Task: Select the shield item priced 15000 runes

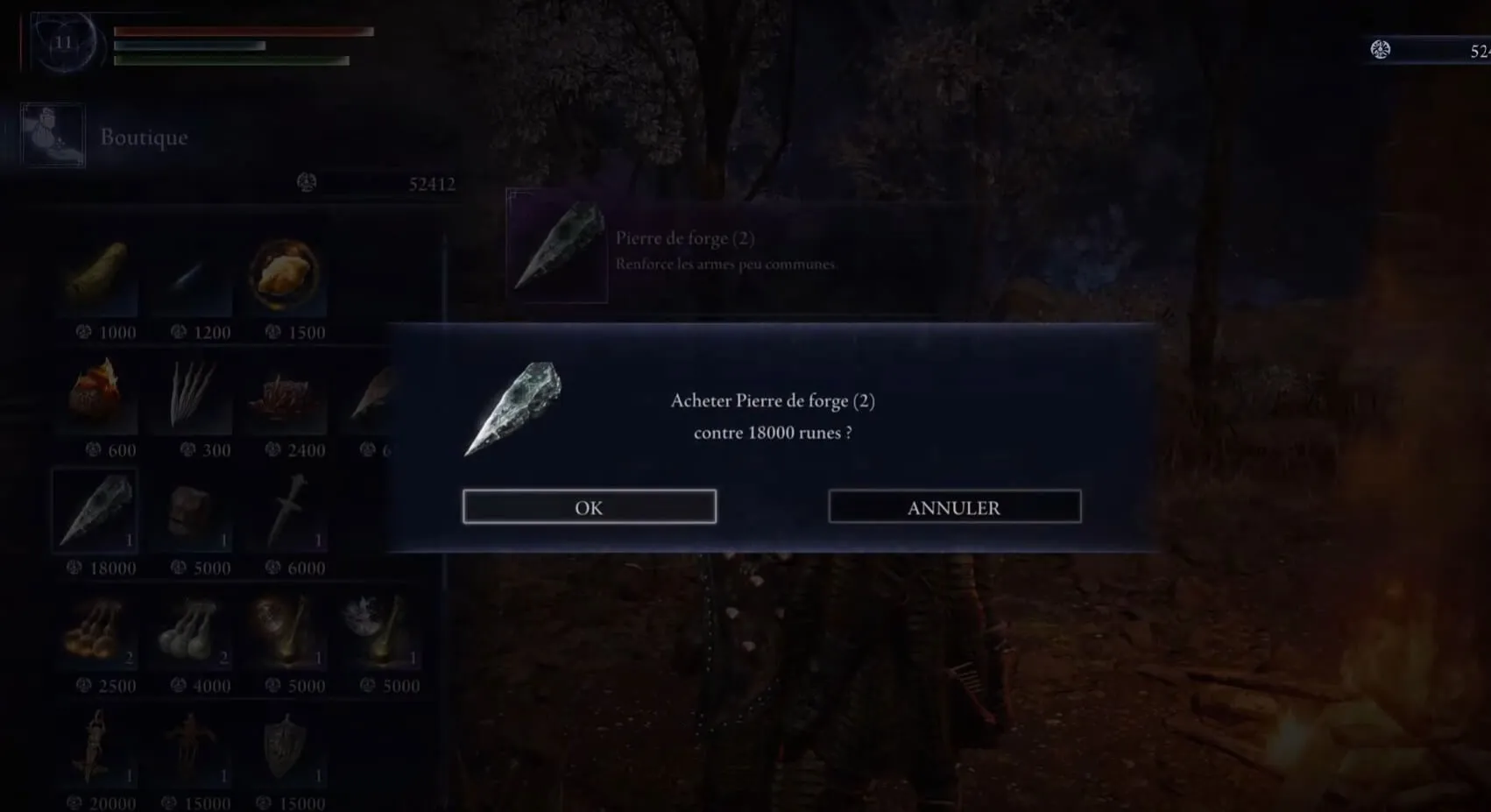Action: (x=286, y=749)
